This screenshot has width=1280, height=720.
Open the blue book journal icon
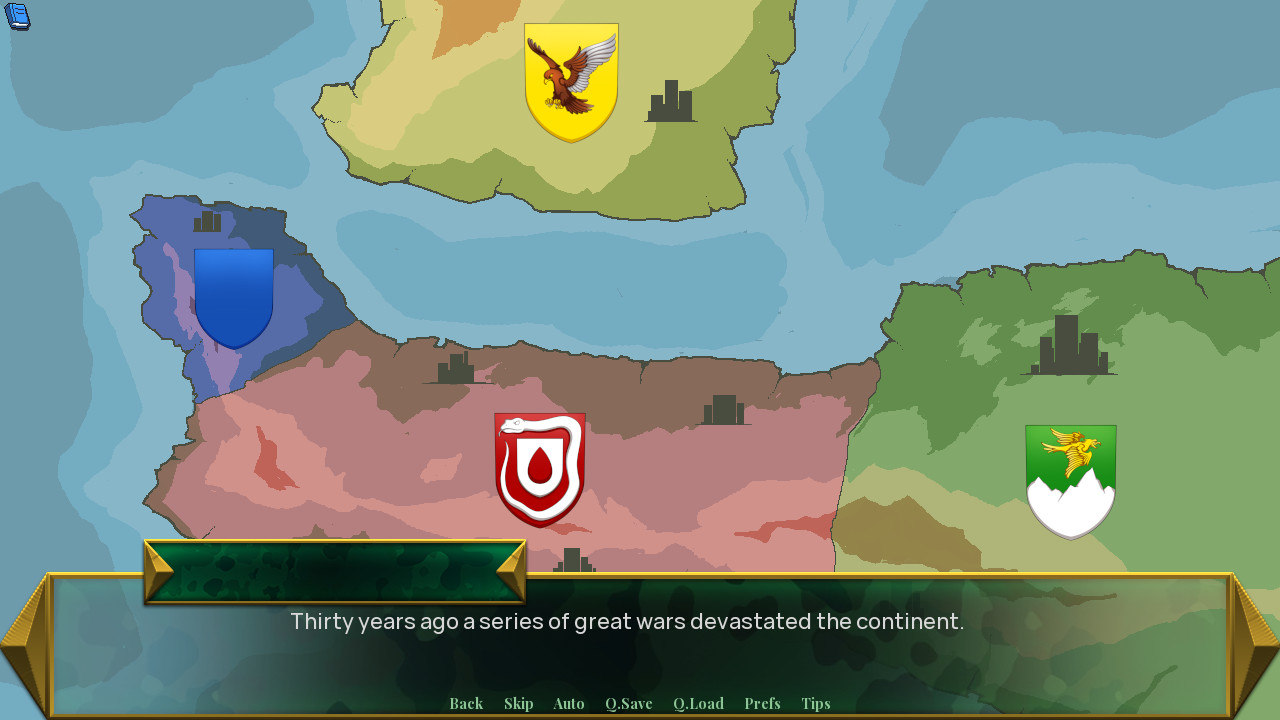coord(17,17)
